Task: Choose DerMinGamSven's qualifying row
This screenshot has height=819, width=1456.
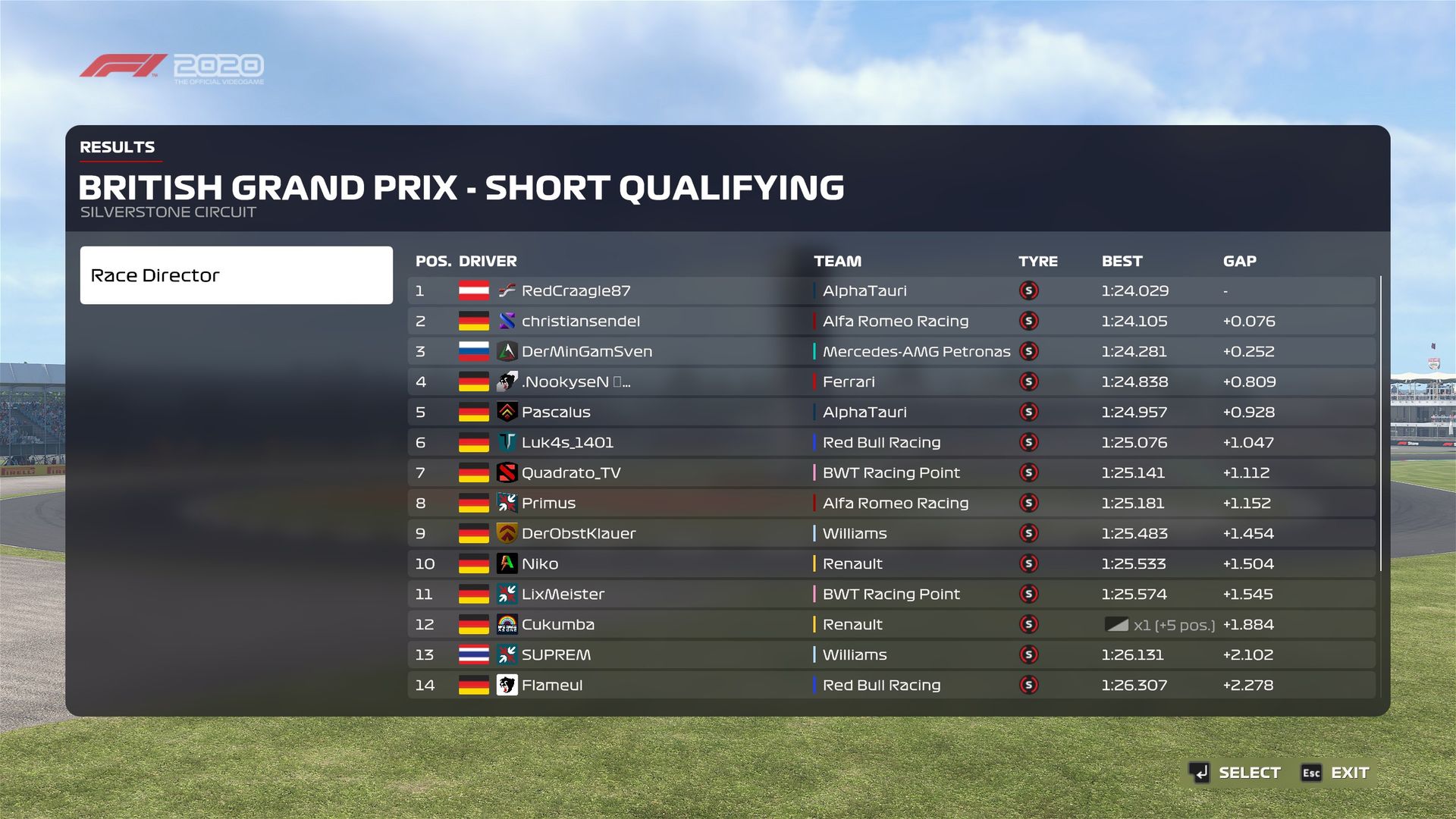Action: (x=891, y=351)
